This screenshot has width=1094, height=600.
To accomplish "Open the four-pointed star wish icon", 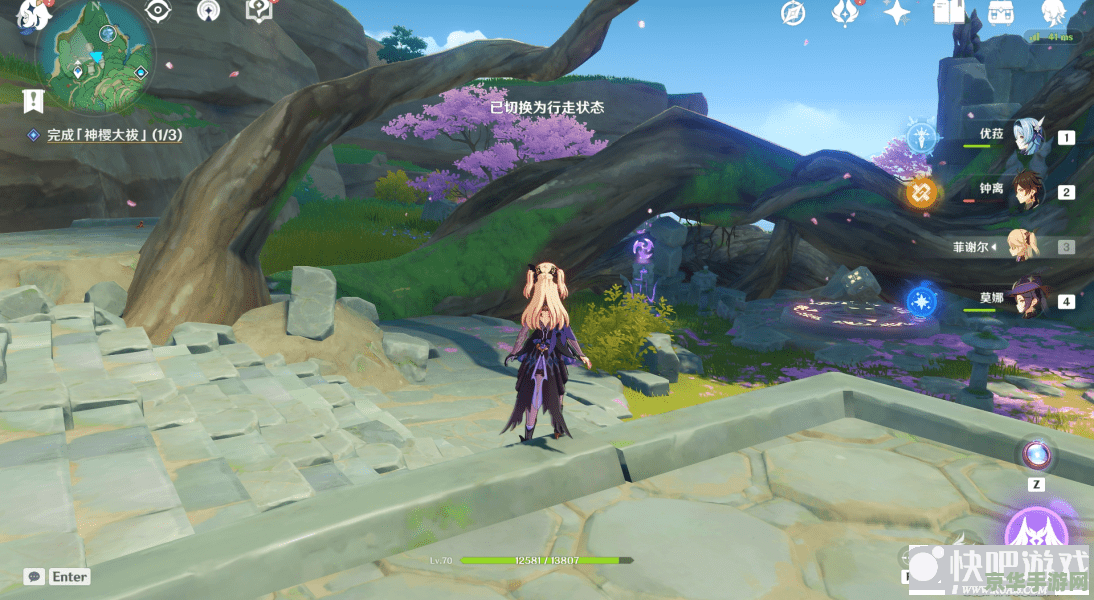I will pos(896,13).
